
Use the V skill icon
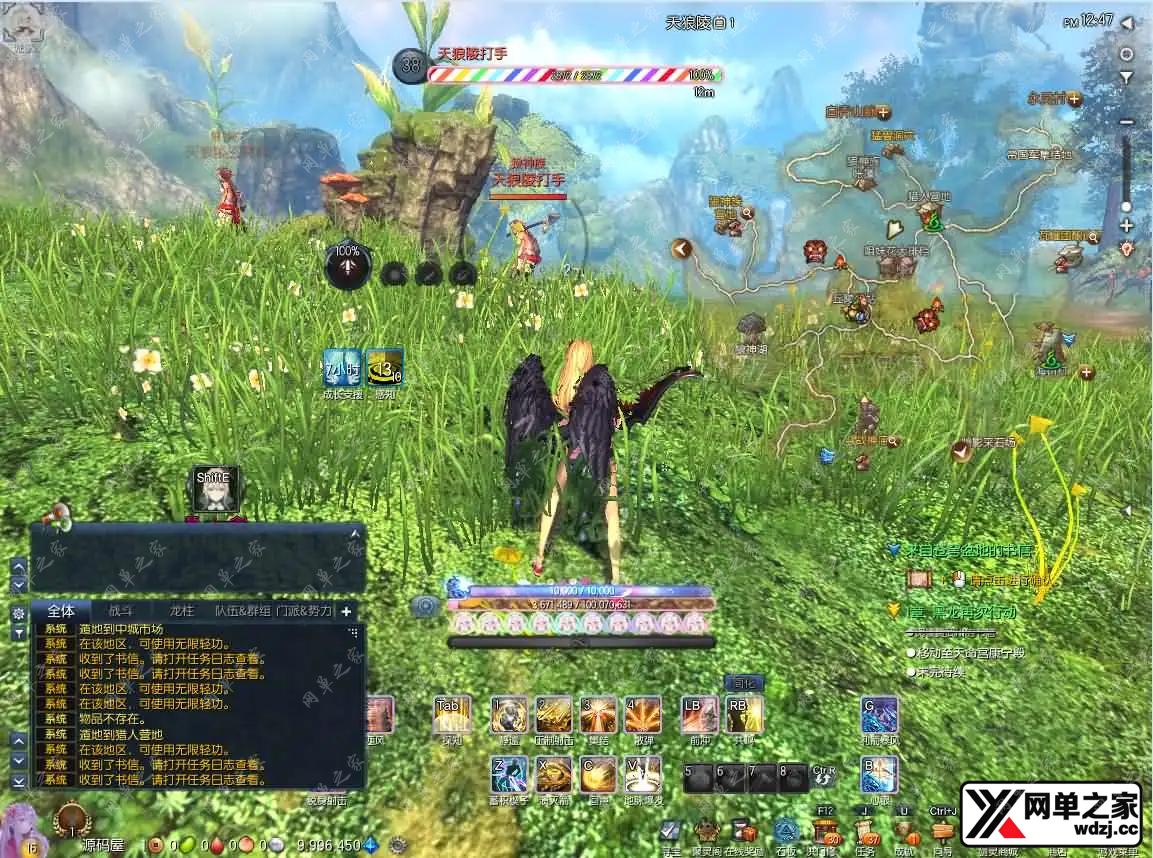tap(642, 774)
